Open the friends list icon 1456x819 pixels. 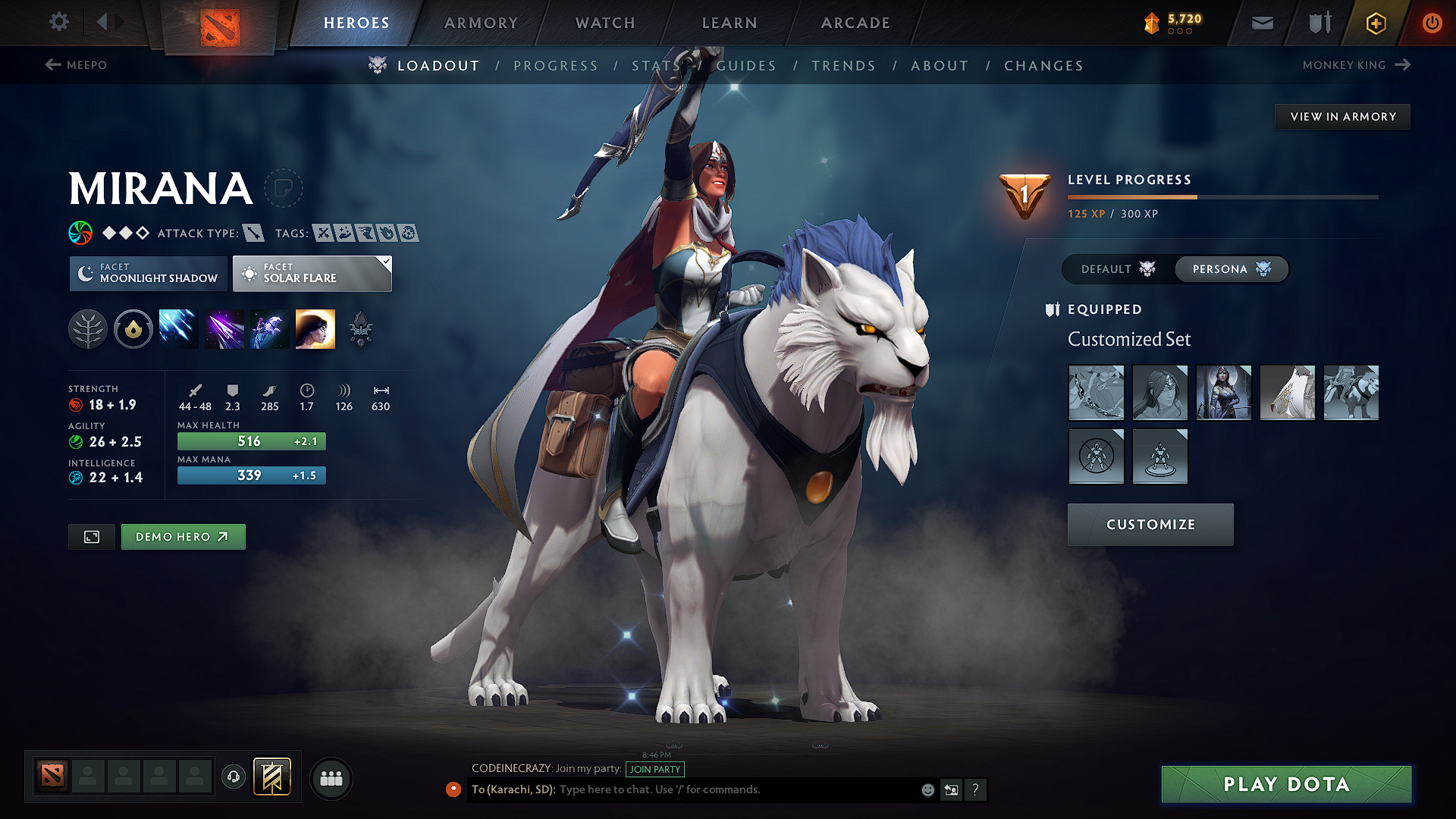(x=331, y=778)
